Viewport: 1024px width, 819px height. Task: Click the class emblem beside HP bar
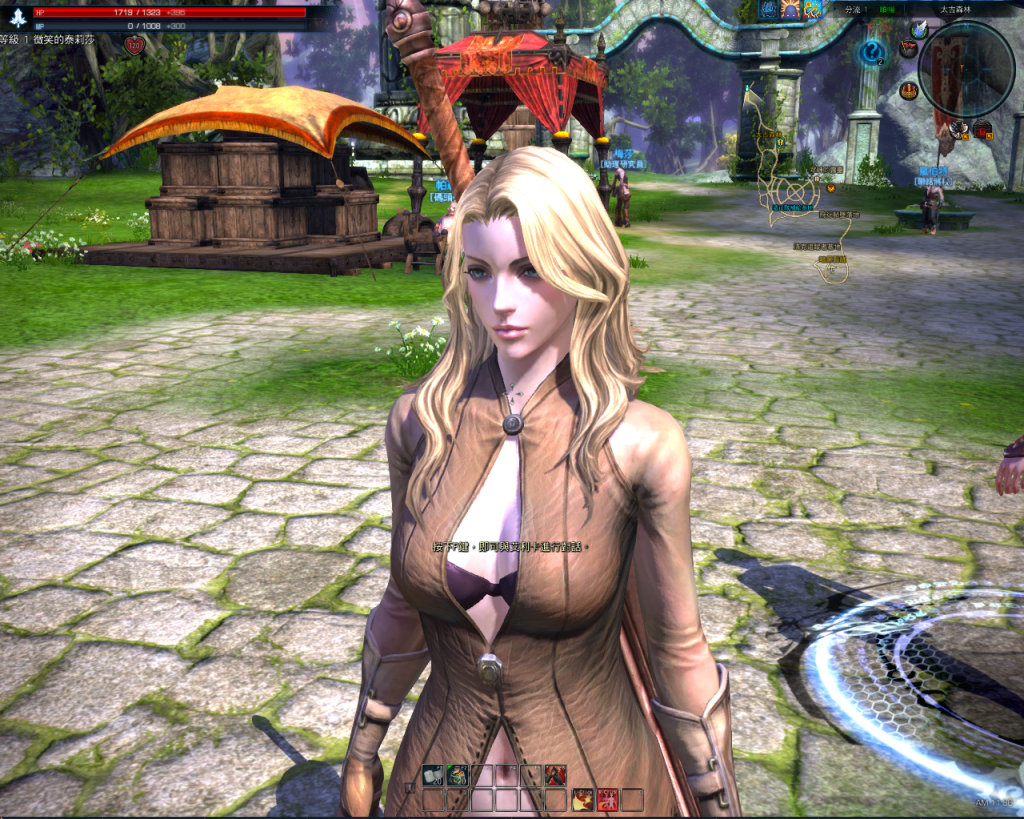[x=16, y=17]
